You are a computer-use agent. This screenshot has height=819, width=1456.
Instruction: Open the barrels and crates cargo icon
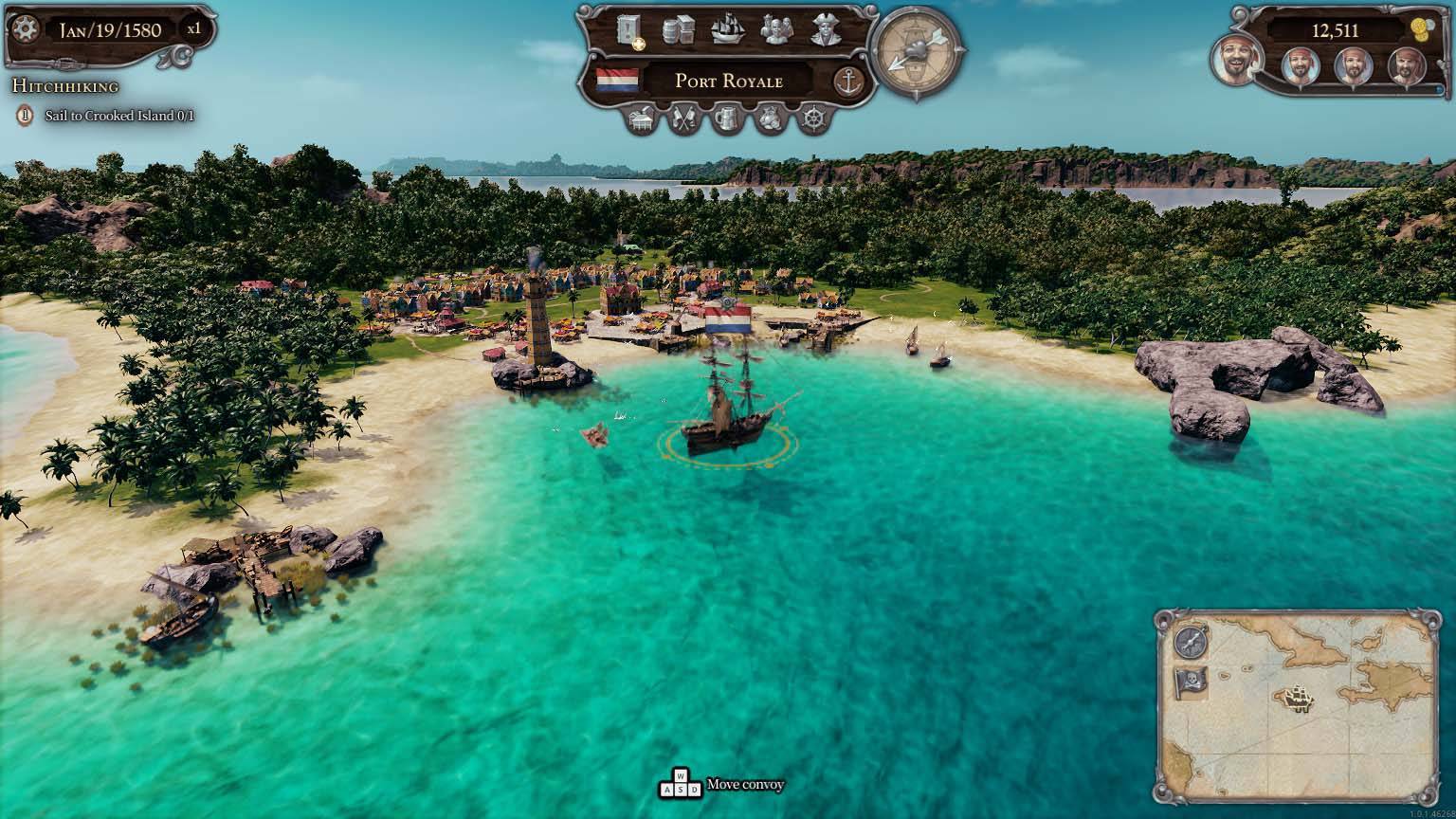click(677, 31)
